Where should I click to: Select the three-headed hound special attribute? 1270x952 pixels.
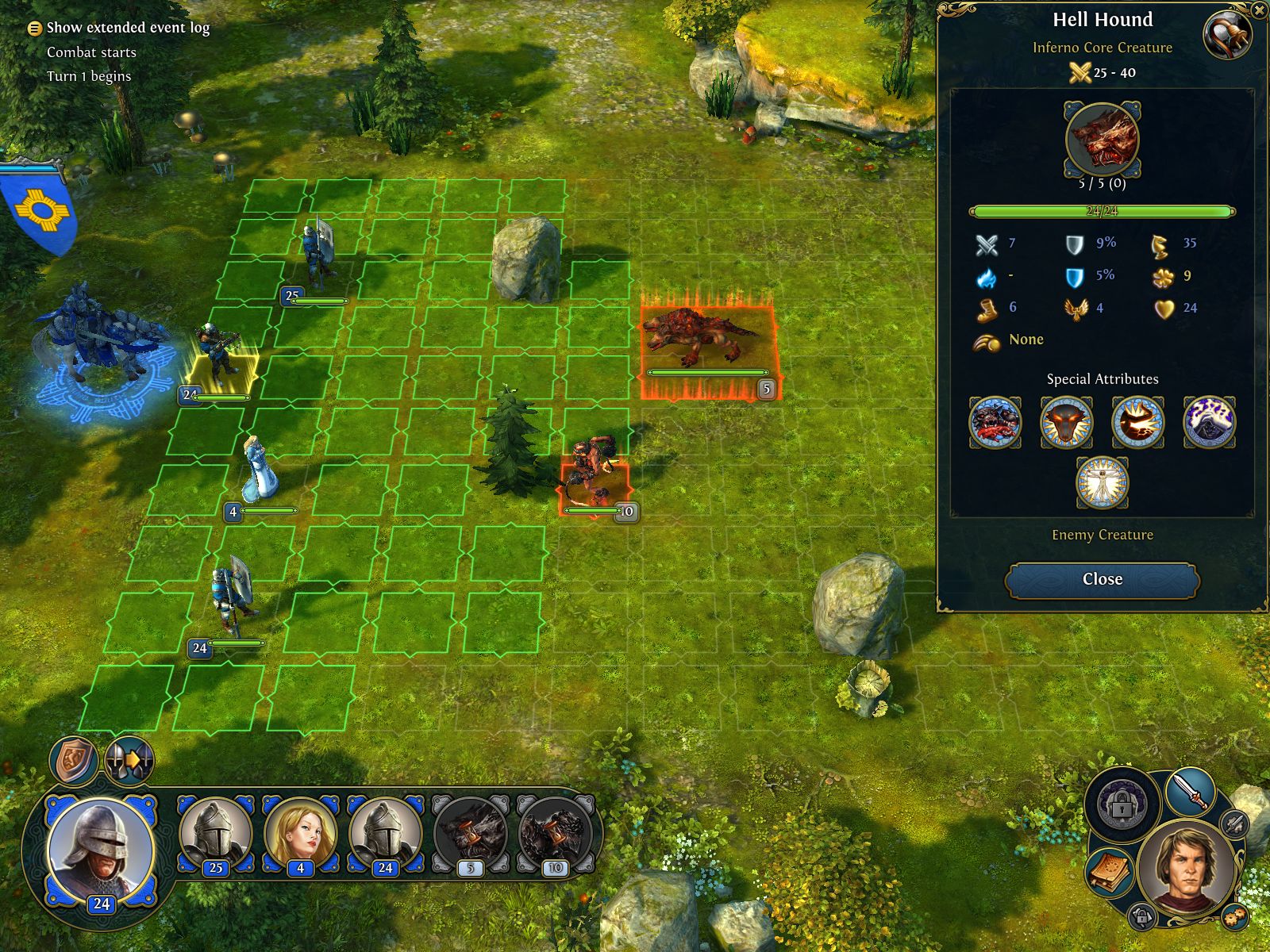tap(995, 422)
